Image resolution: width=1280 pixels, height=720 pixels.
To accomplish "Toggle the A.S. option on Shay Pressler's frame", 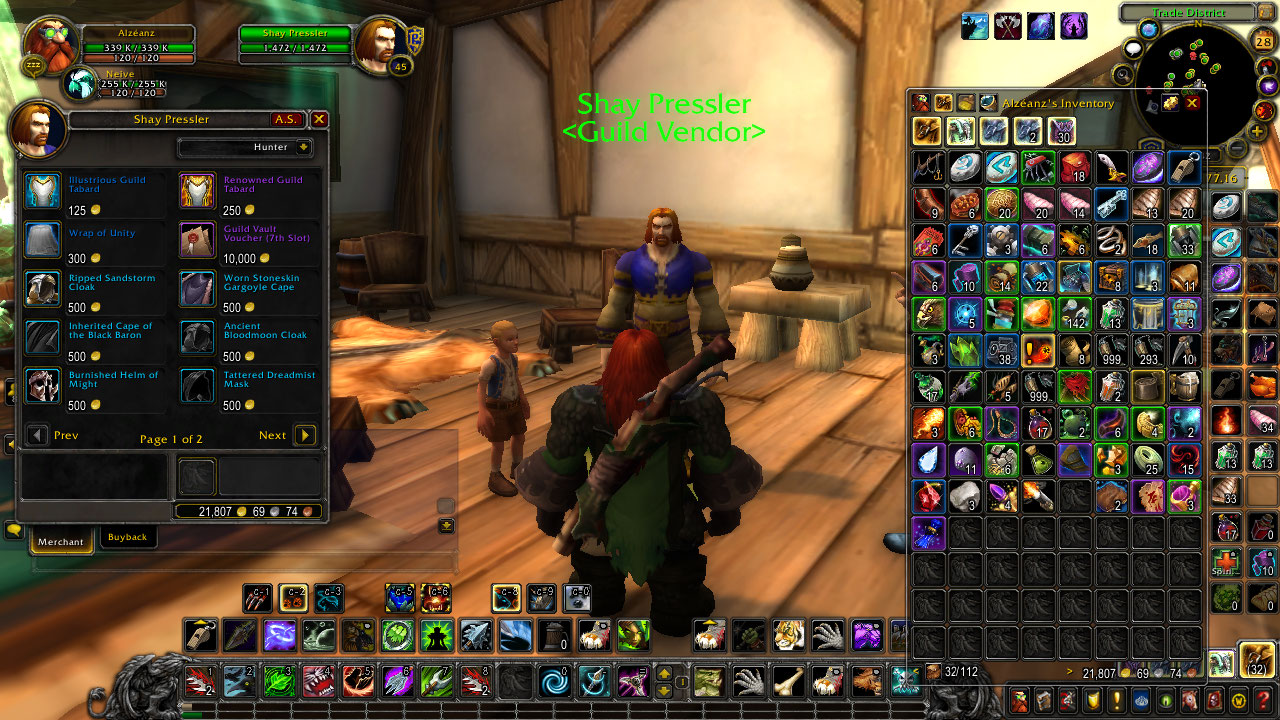I will pyautogui.click(x=287, y=119).
